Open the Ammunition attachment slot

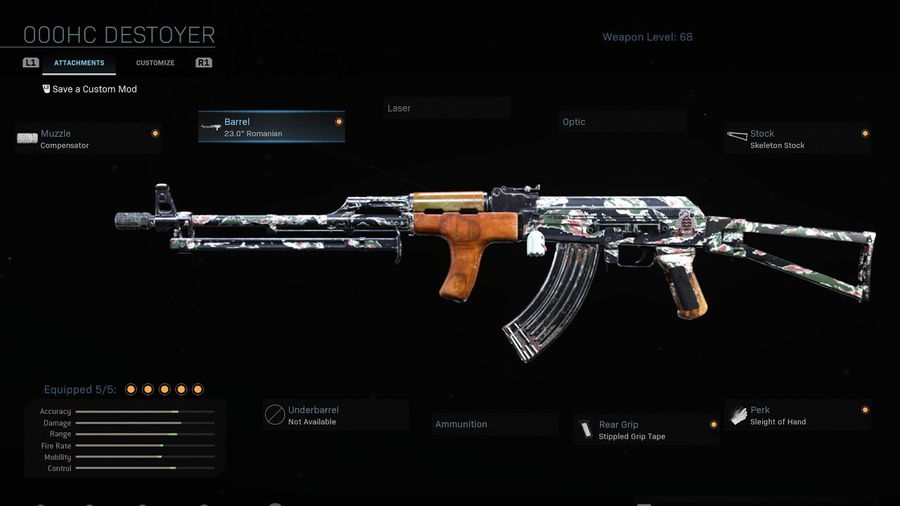click(494, 424)
